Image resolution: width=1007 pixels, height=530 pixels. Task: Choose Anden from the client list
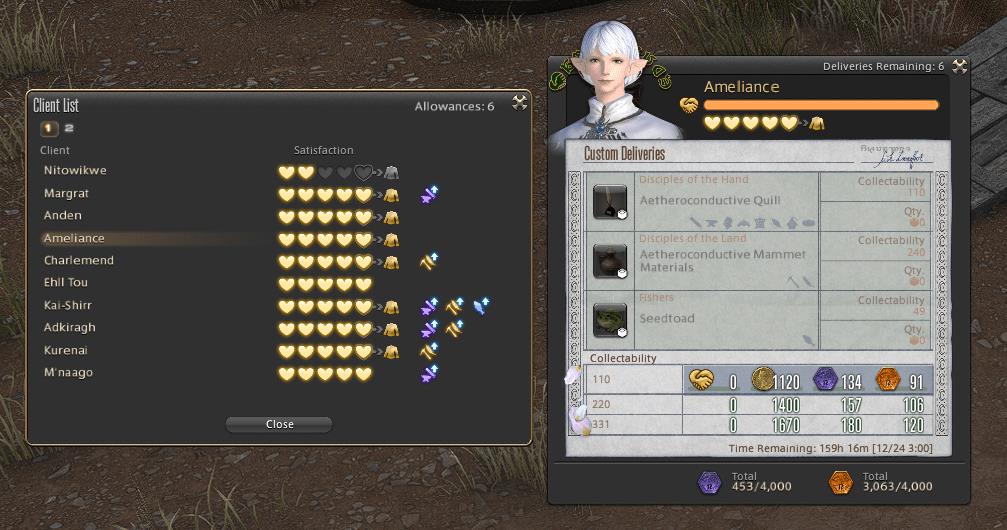click(63, 216)
